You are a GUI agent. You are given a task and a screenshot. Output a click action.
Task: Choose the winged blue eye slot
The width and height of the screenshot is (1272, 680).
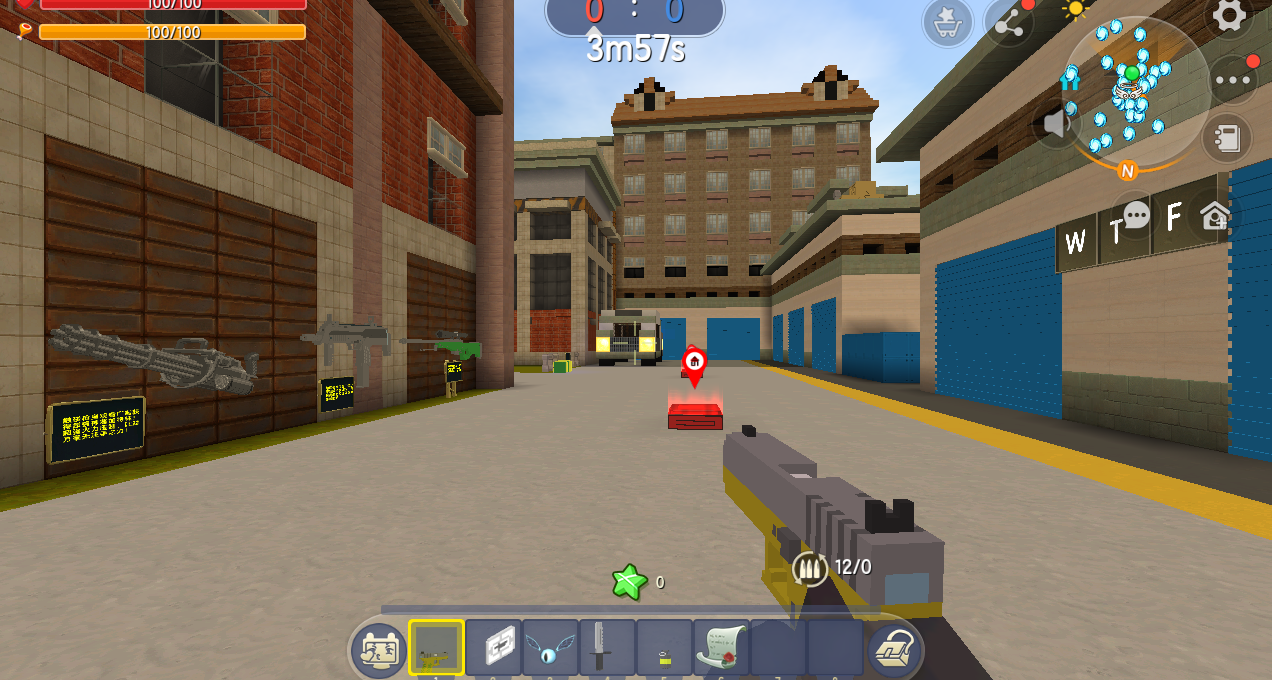tap(551, 648)
